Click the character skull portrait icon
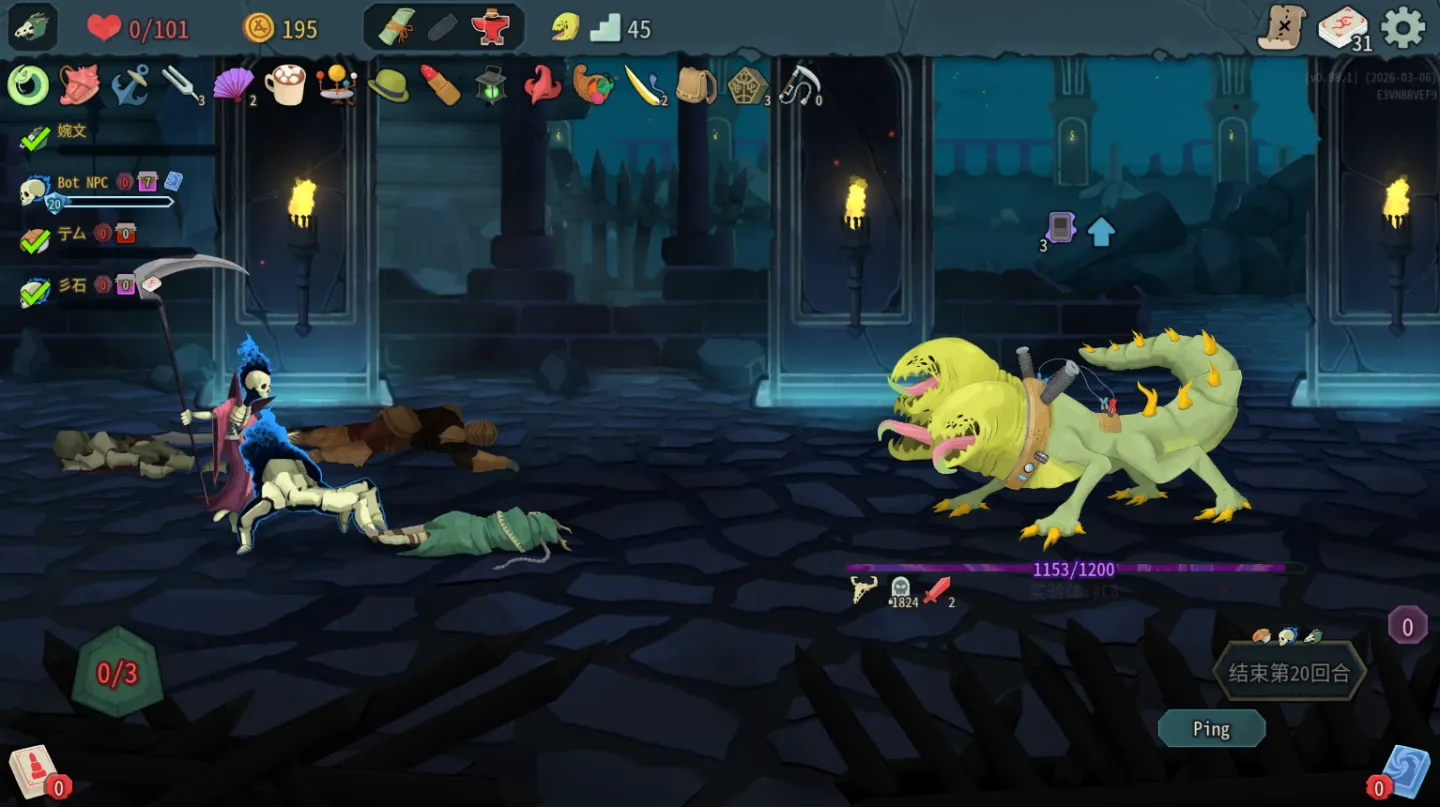1440x807 pixels. pos(33,27)
